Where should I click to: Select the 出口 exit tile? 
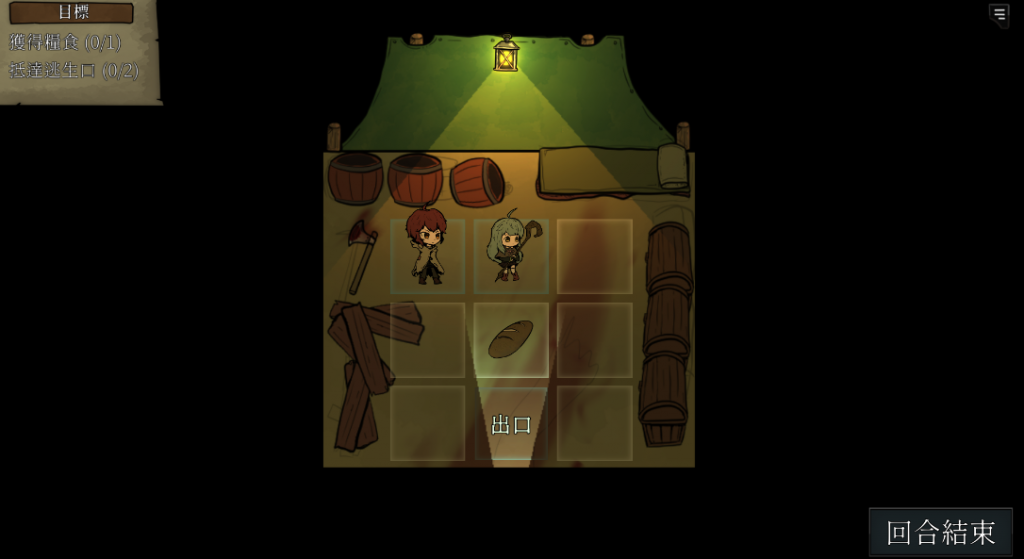click(x=511, y=424)
